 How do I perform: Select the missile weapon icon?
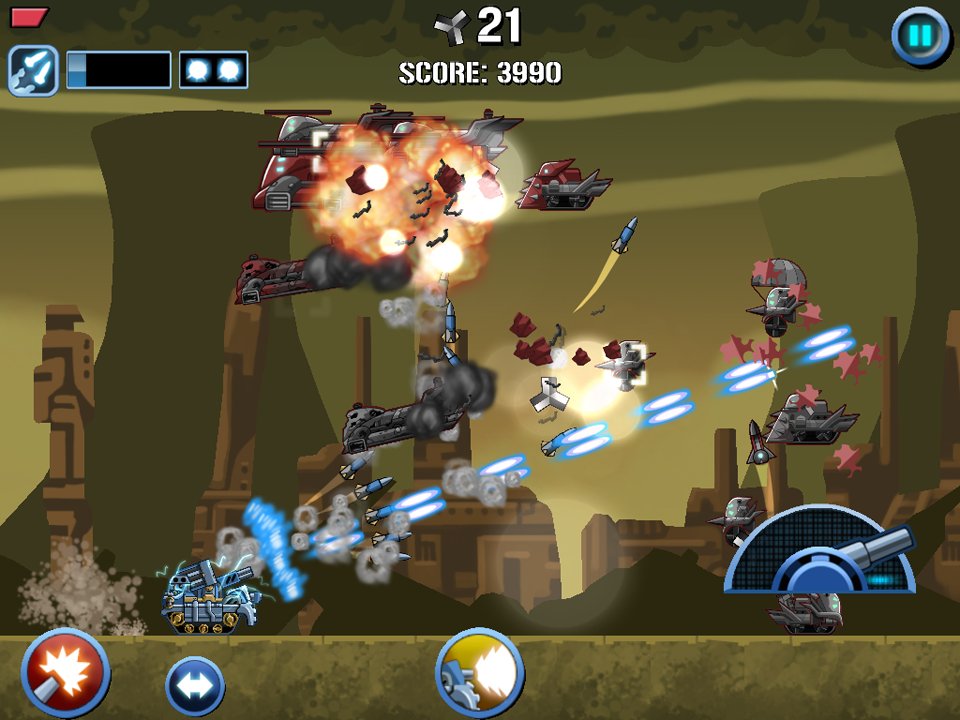point(32,70)
